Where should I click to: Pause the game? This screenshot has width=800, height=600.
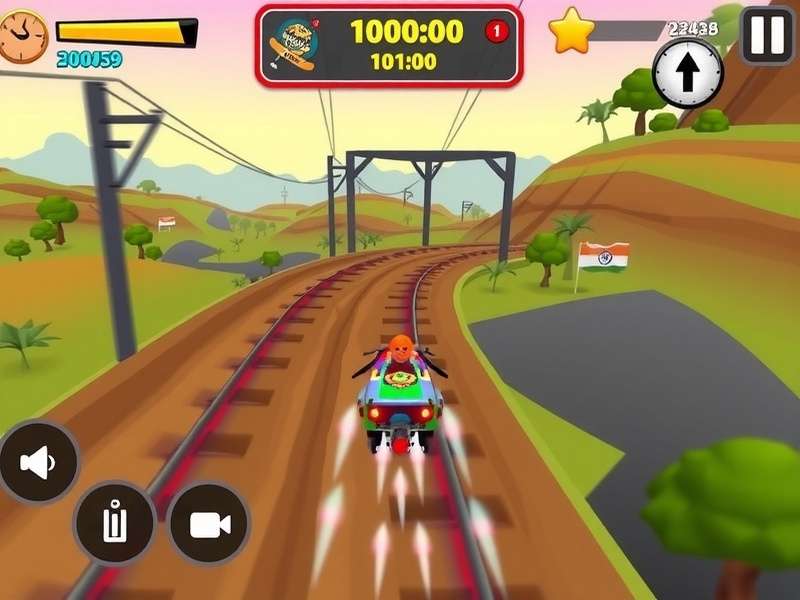[x=767, y=35]
